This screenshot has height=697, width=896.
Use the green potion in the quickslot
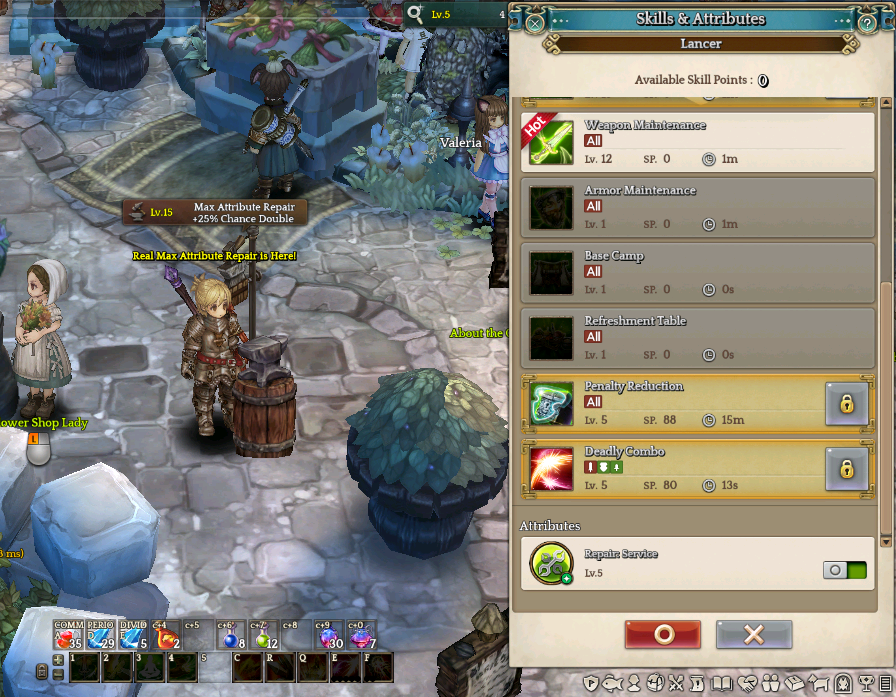(x=263, y=637)
